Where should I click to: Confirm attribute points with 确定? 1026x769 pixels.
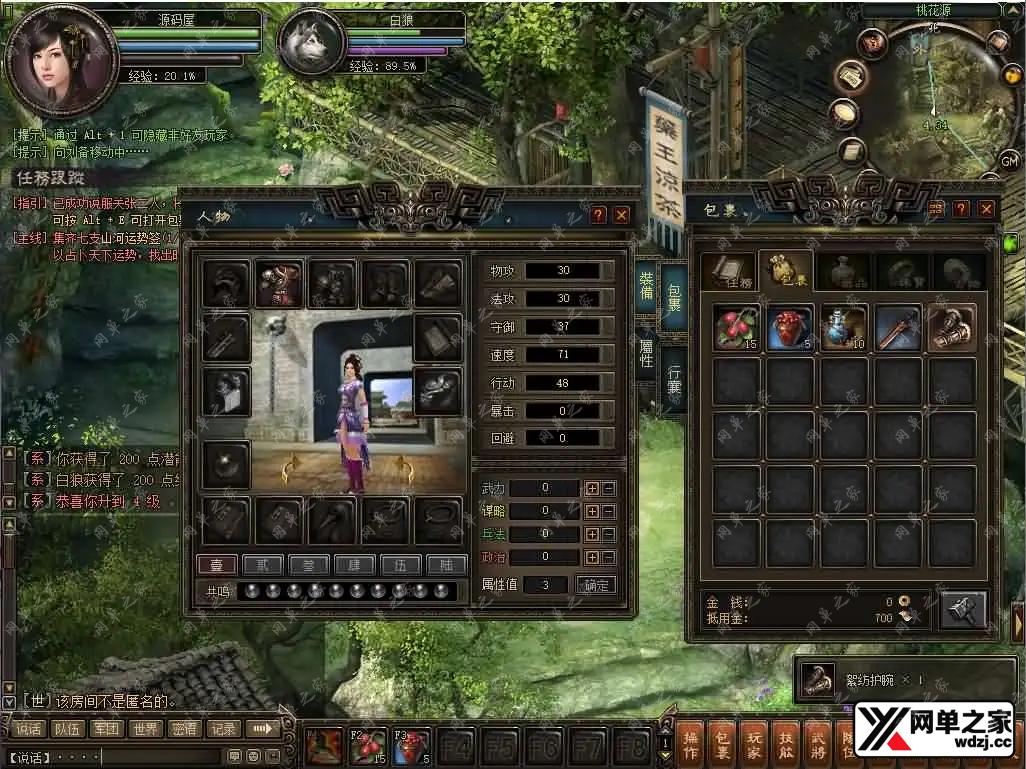pos(596,585)
